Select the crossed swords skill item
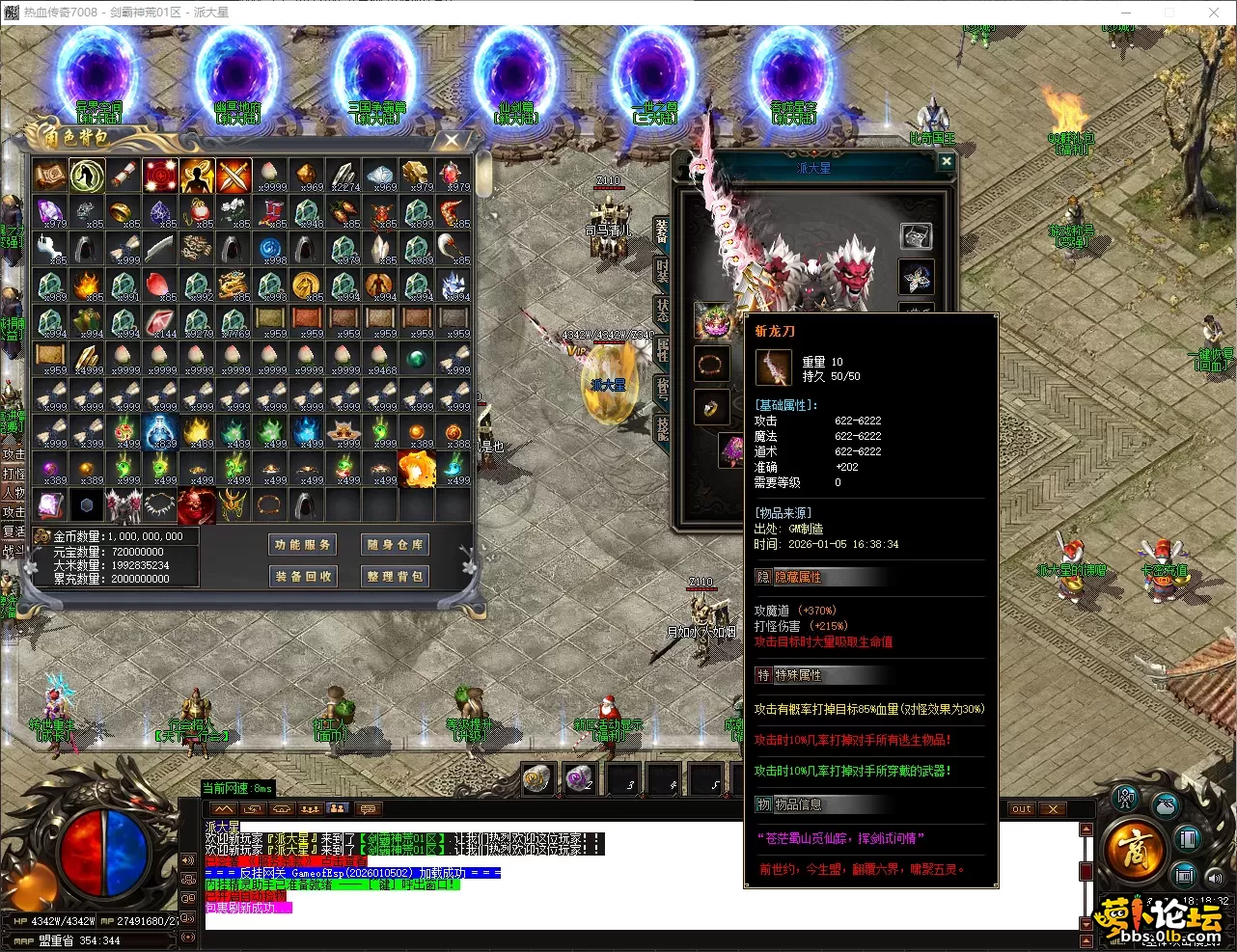The width and height of the screenshot is (1237, 952). [234, 177]
